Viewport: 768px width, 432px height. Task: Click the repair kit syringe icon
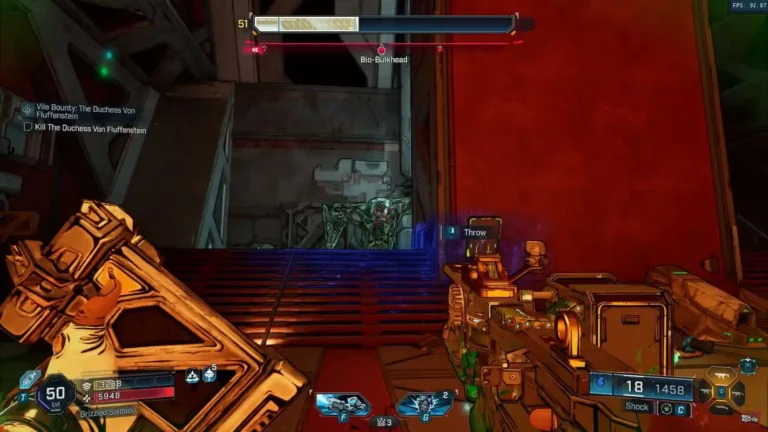click(x=29, y=379)
